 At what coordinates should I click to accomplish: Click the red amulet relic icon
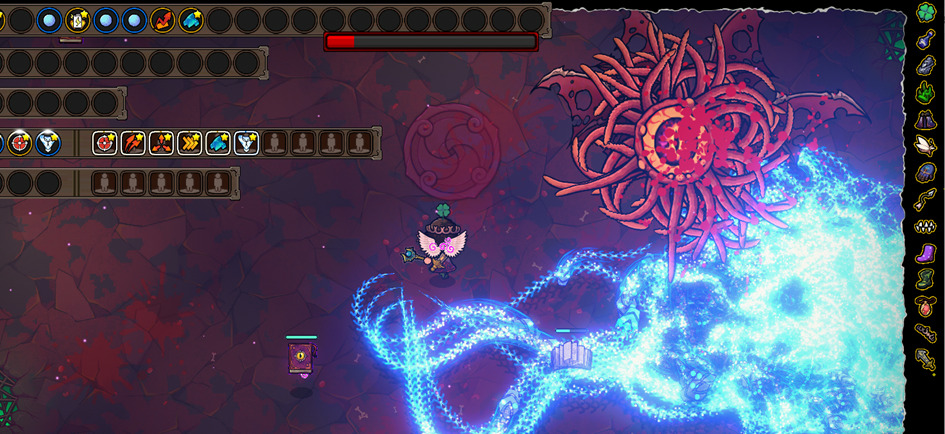(x=926, y=306)
